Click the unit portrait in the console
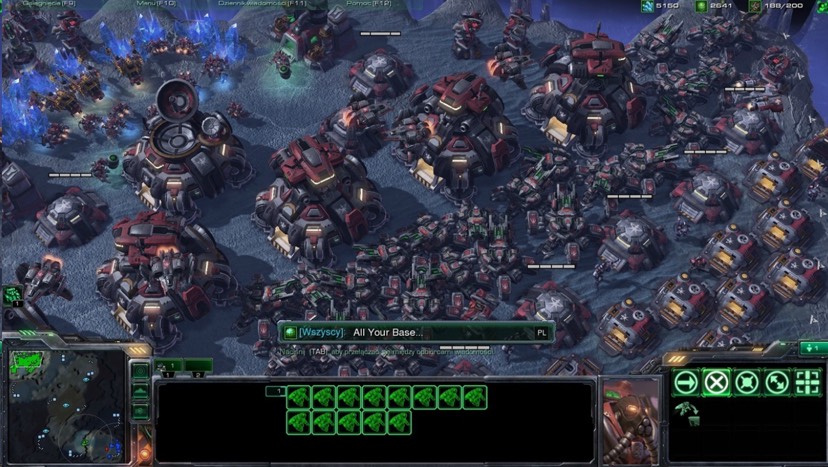 point(631,412)
